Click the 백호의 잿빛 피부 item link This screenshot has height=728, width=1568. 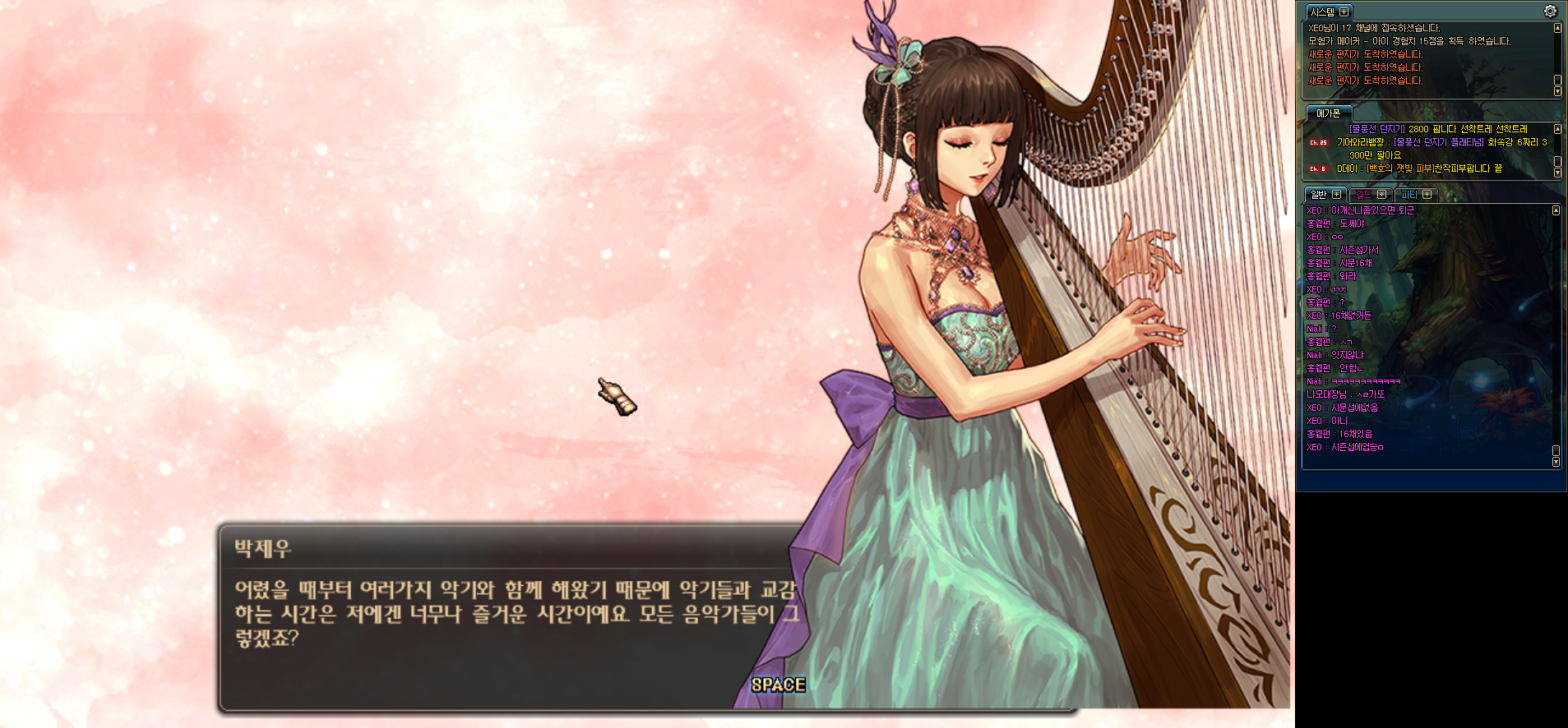[x=1398, y=168]
